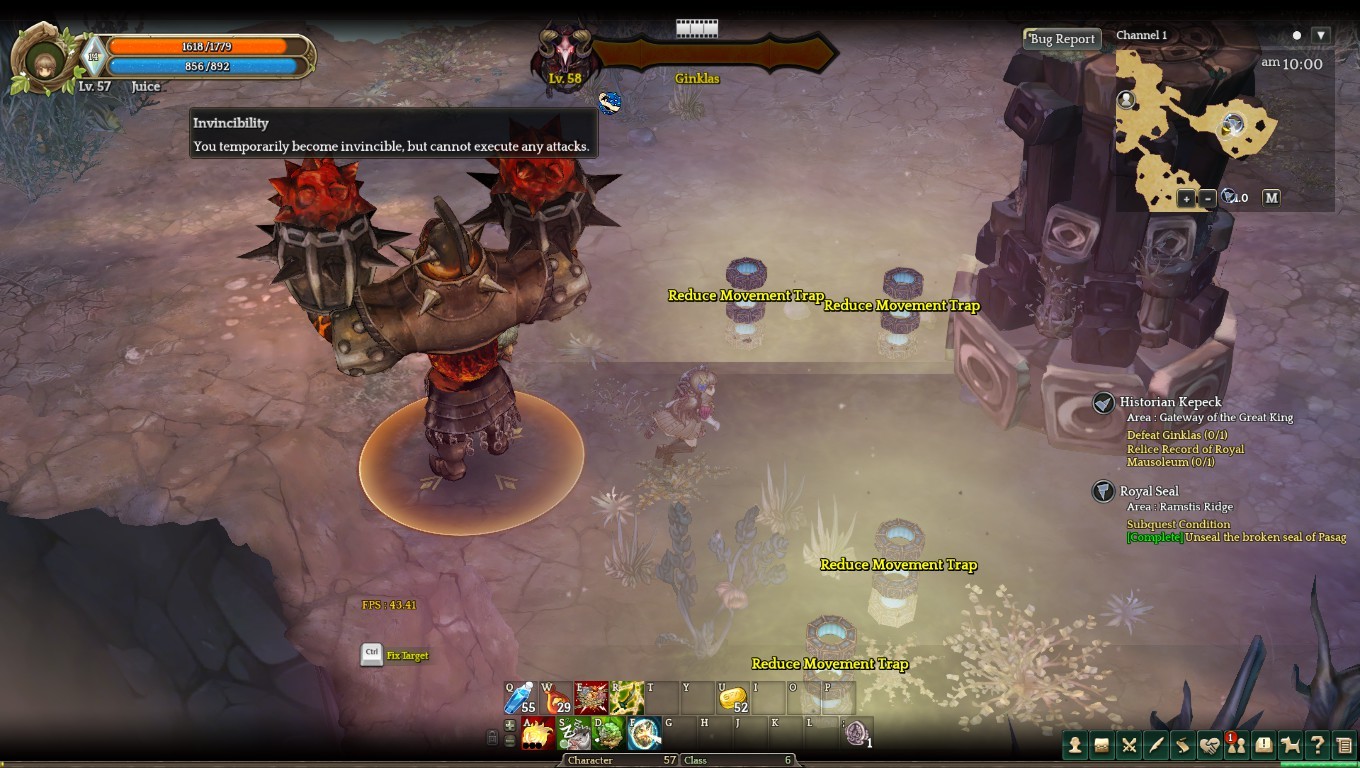Open the friends menu with notification badge
Screen dimensions: 1360x768
[1237, 745]
